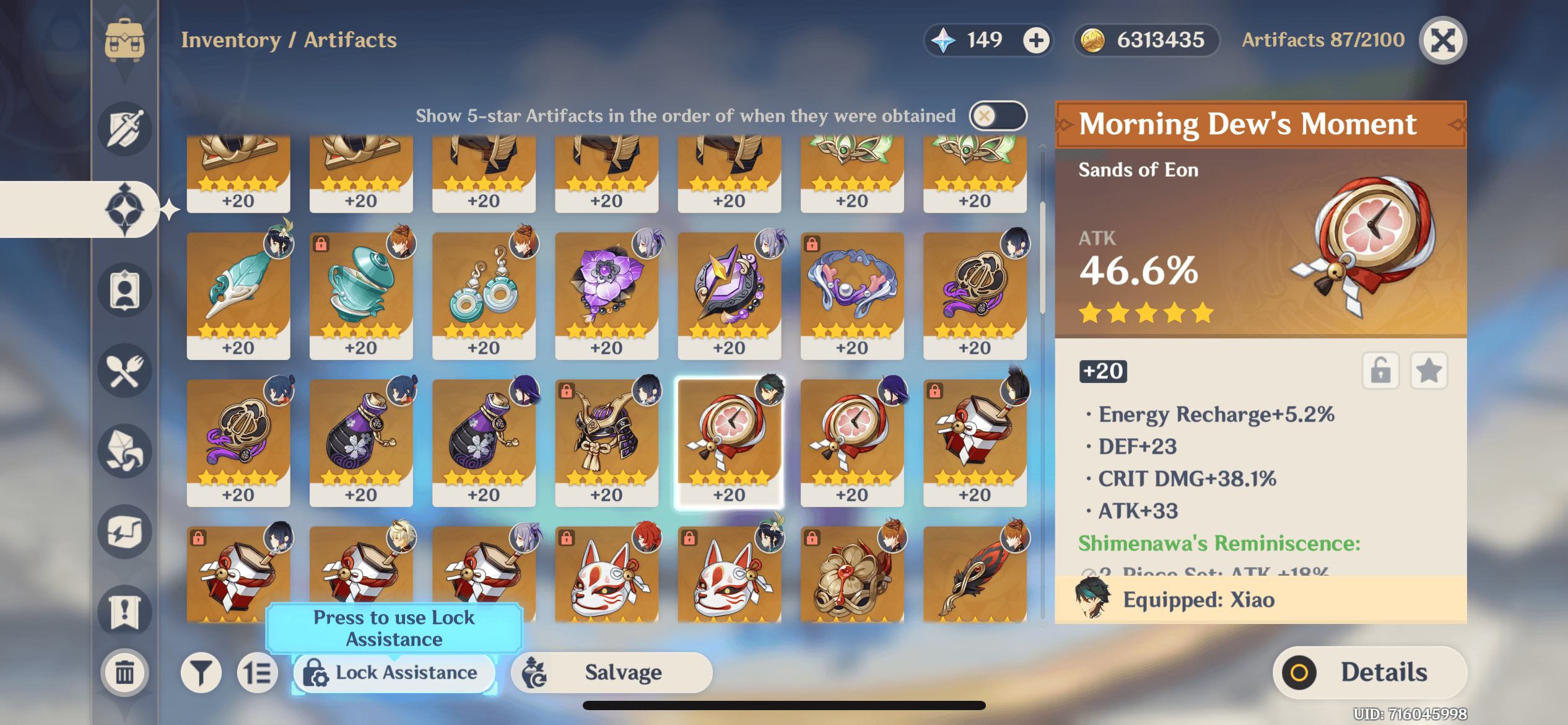Select the purple flower artifact
This screenshot has width=1568, height=725.
coord(606,296)
